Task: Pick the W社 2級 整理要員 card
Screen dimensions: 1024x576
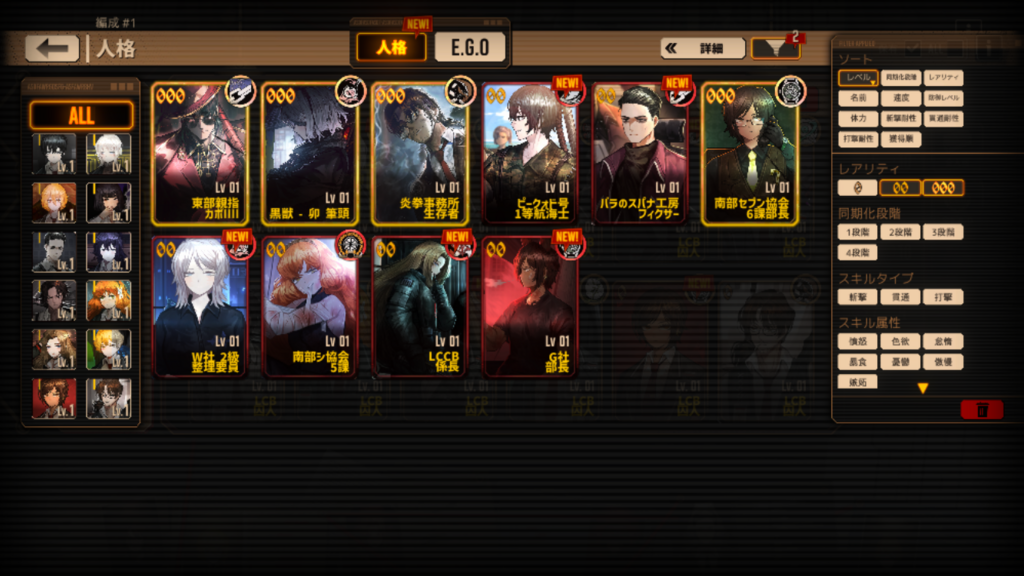Action: pyautogui.click(x=200, y=306)
